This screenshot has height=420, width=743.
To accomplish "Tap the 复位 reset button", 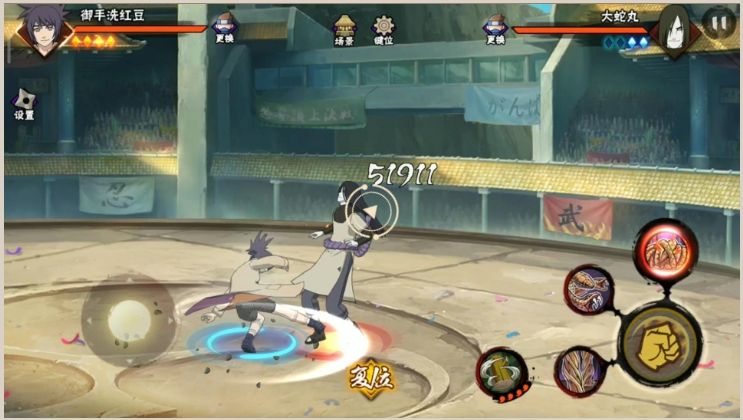I will [370, 378].
